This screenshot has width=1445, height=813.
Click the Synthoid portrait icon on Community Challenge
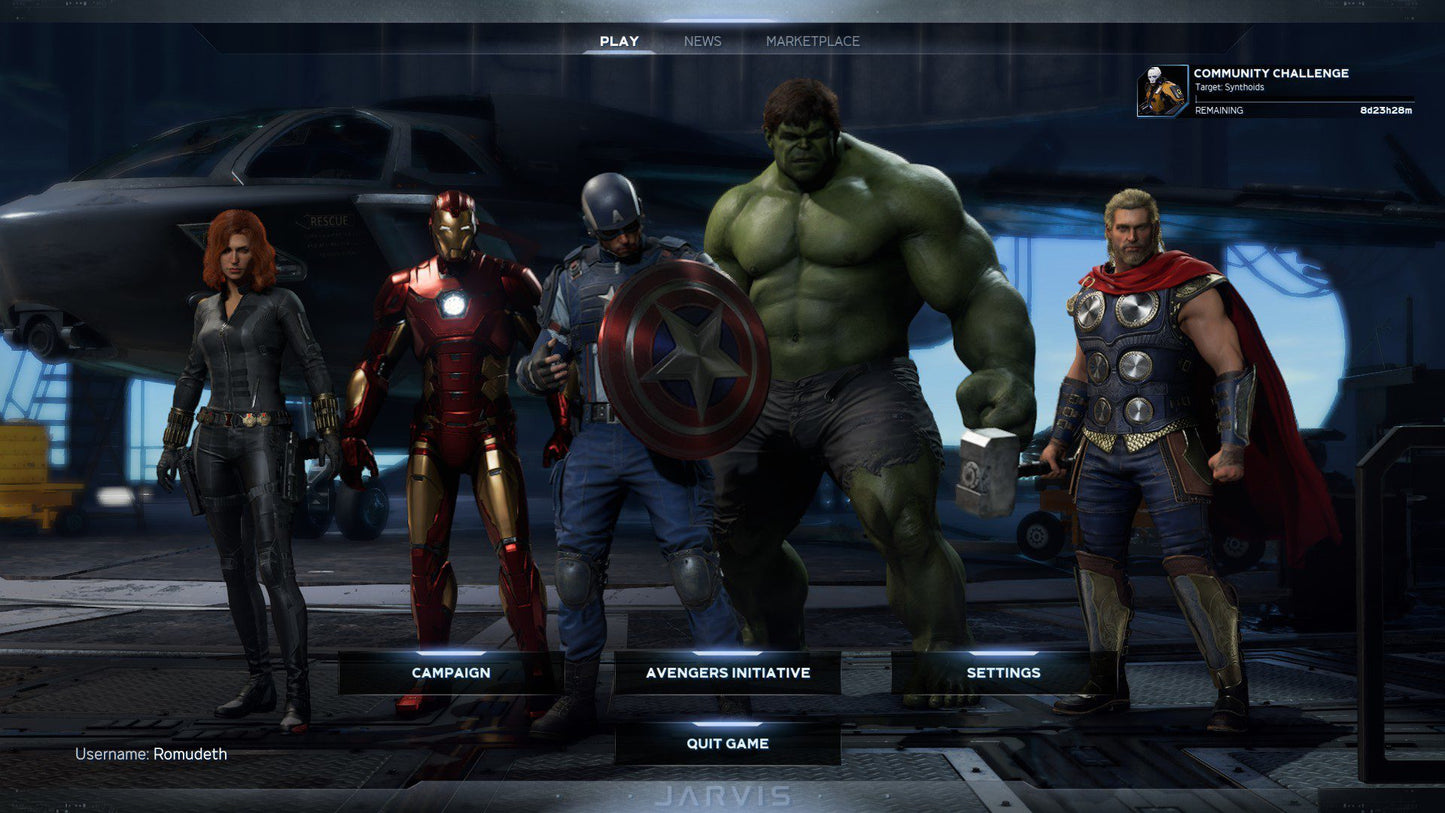(x=1161, y=90)
